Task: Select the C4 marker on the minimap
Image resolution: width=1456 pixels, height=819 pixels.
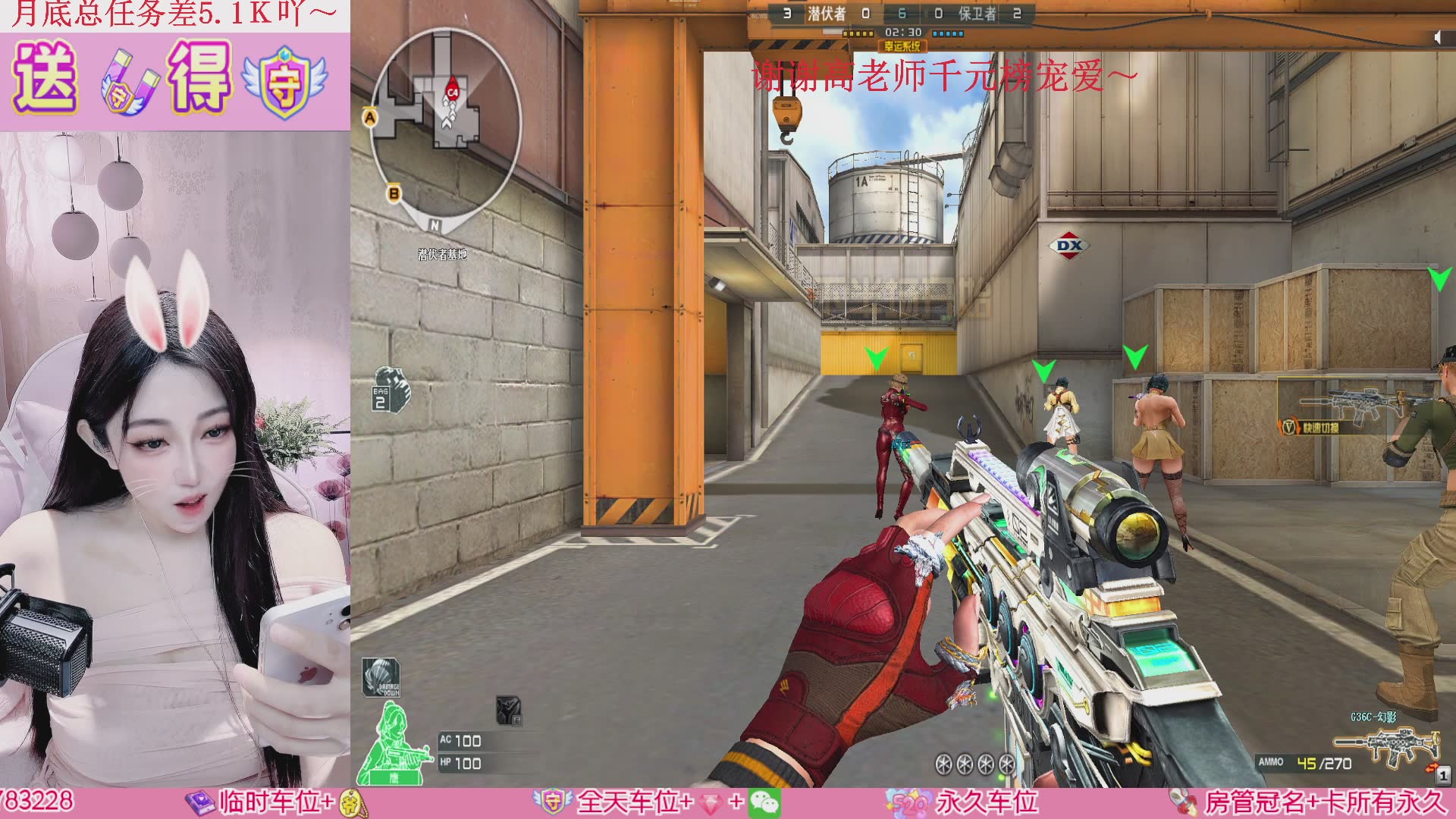Action: click(x=453, y=92)
